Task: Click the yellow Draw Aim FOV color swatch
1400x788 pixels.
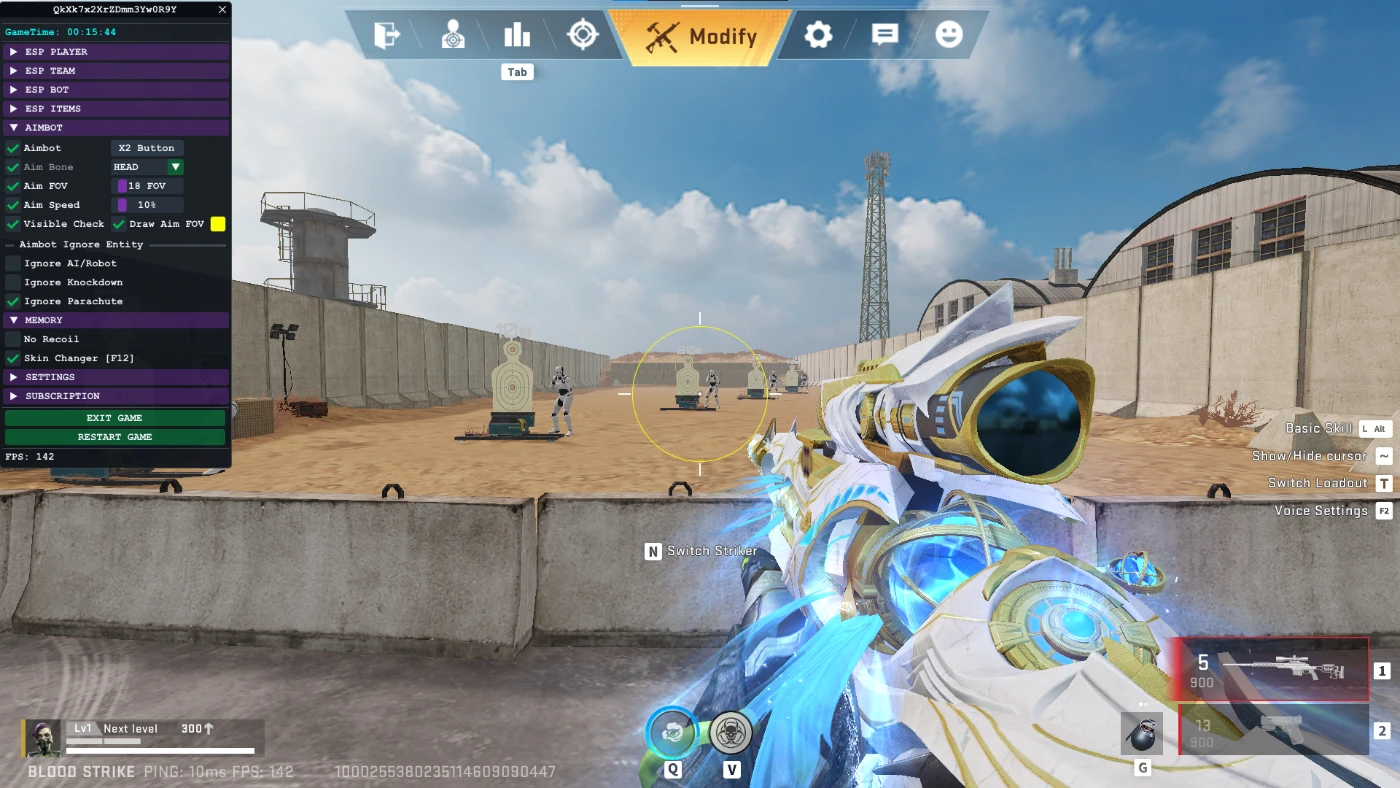Action: click(218, 224)
